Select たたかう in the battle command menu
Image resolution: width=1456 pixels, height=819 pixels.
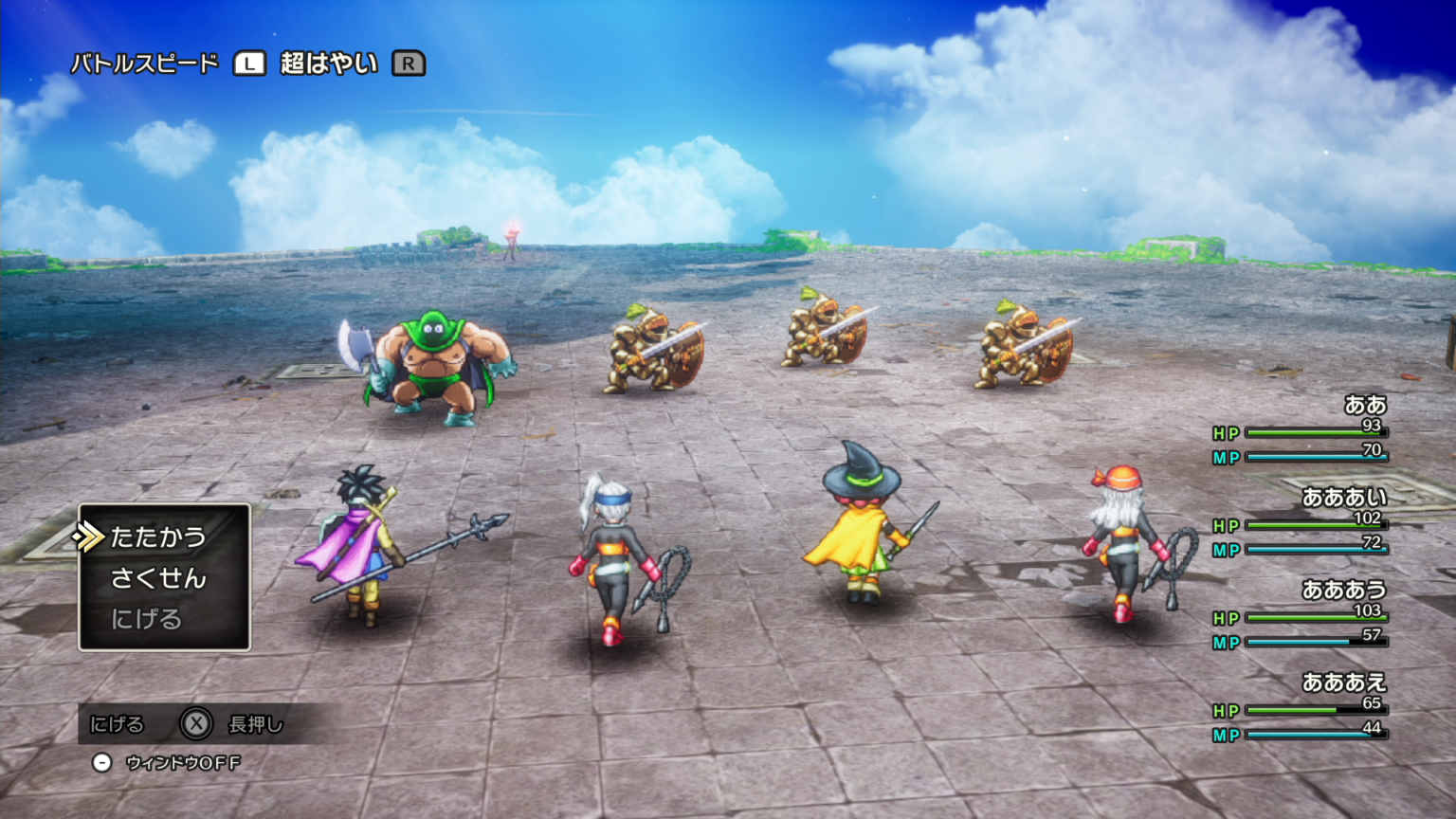158,537
